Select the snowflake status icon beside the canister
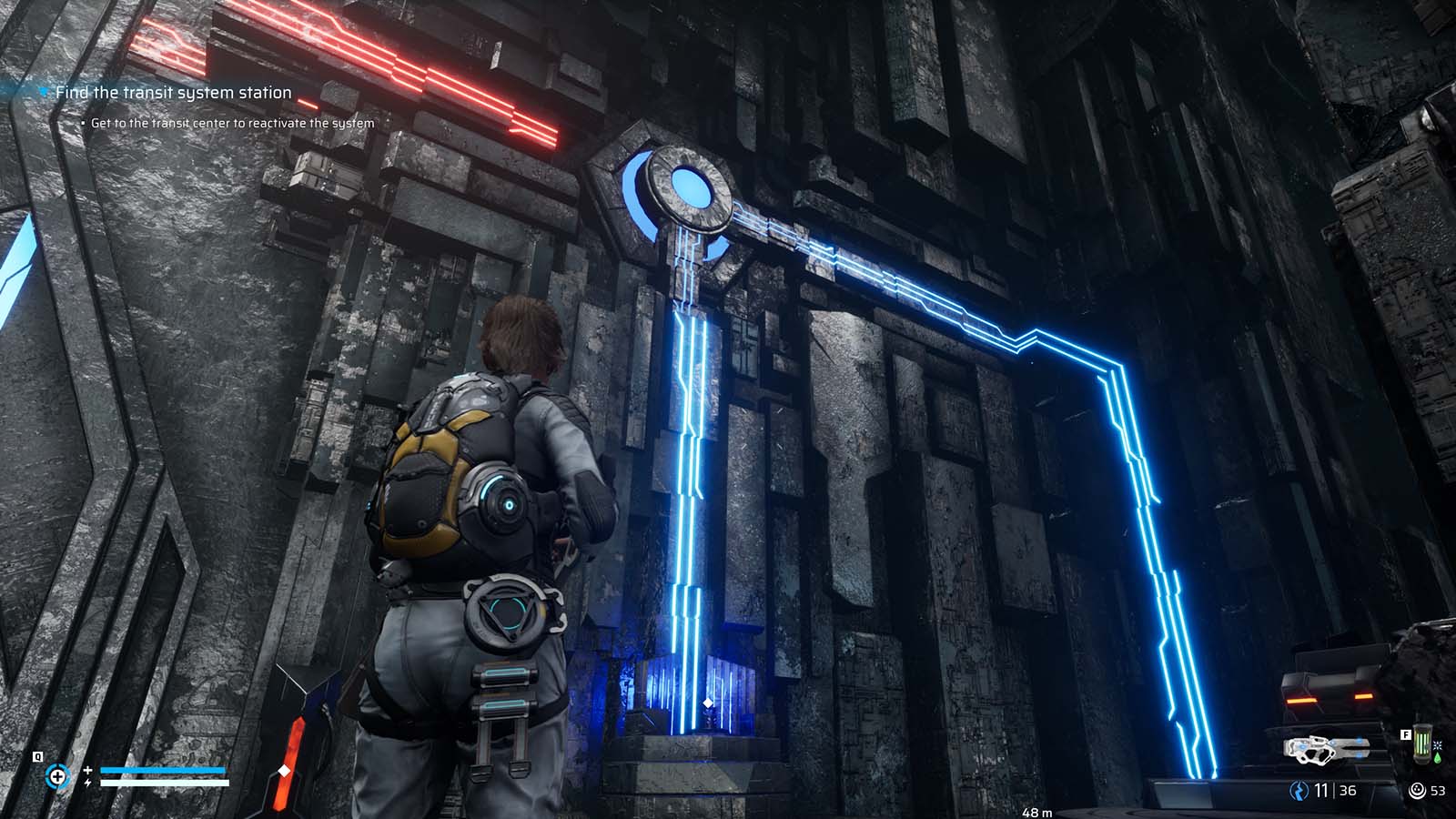 pos(1438,746)
